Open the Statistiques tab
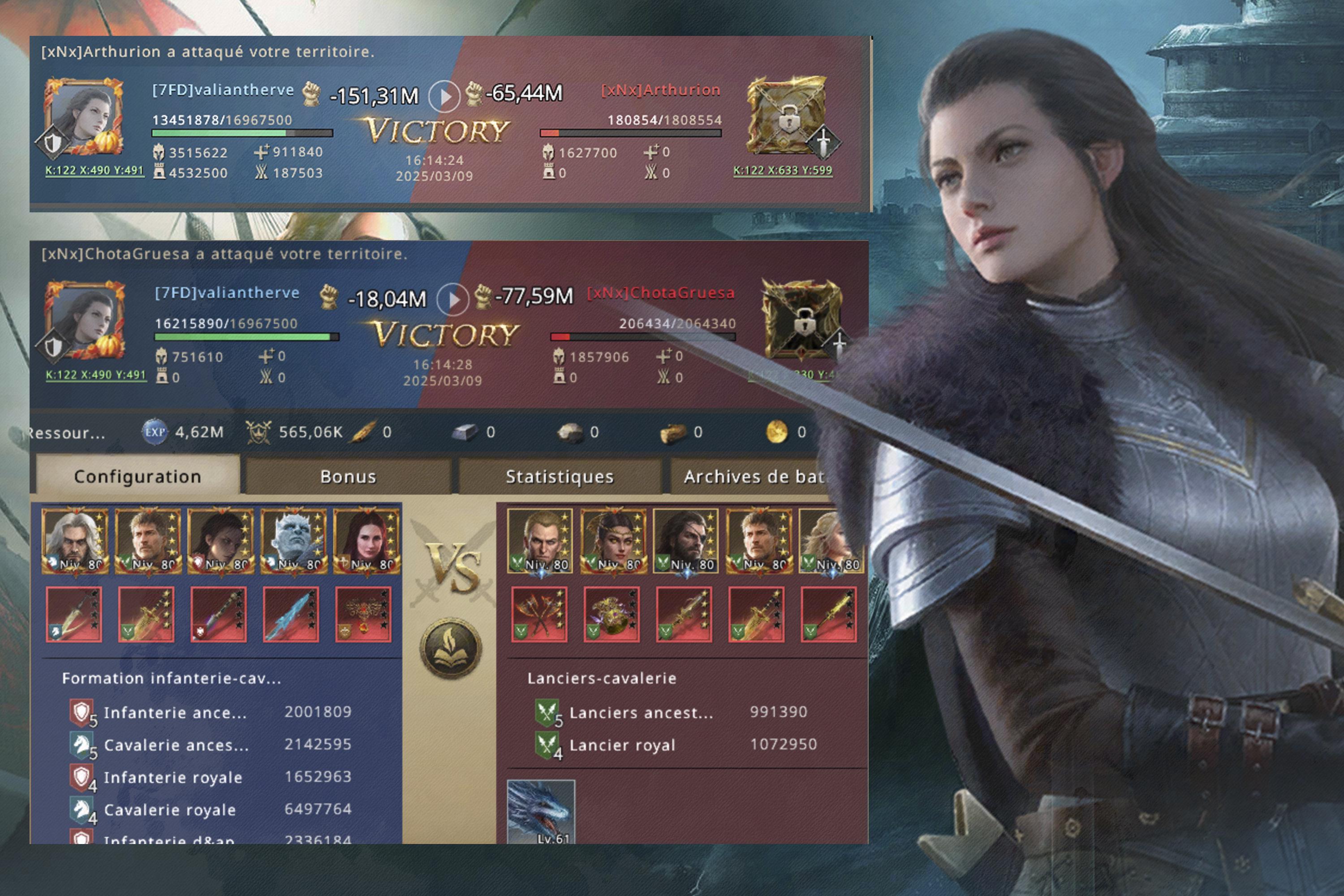Viewport: 1344px width, 896px height. pyautogui.click(x=560, y=476)
